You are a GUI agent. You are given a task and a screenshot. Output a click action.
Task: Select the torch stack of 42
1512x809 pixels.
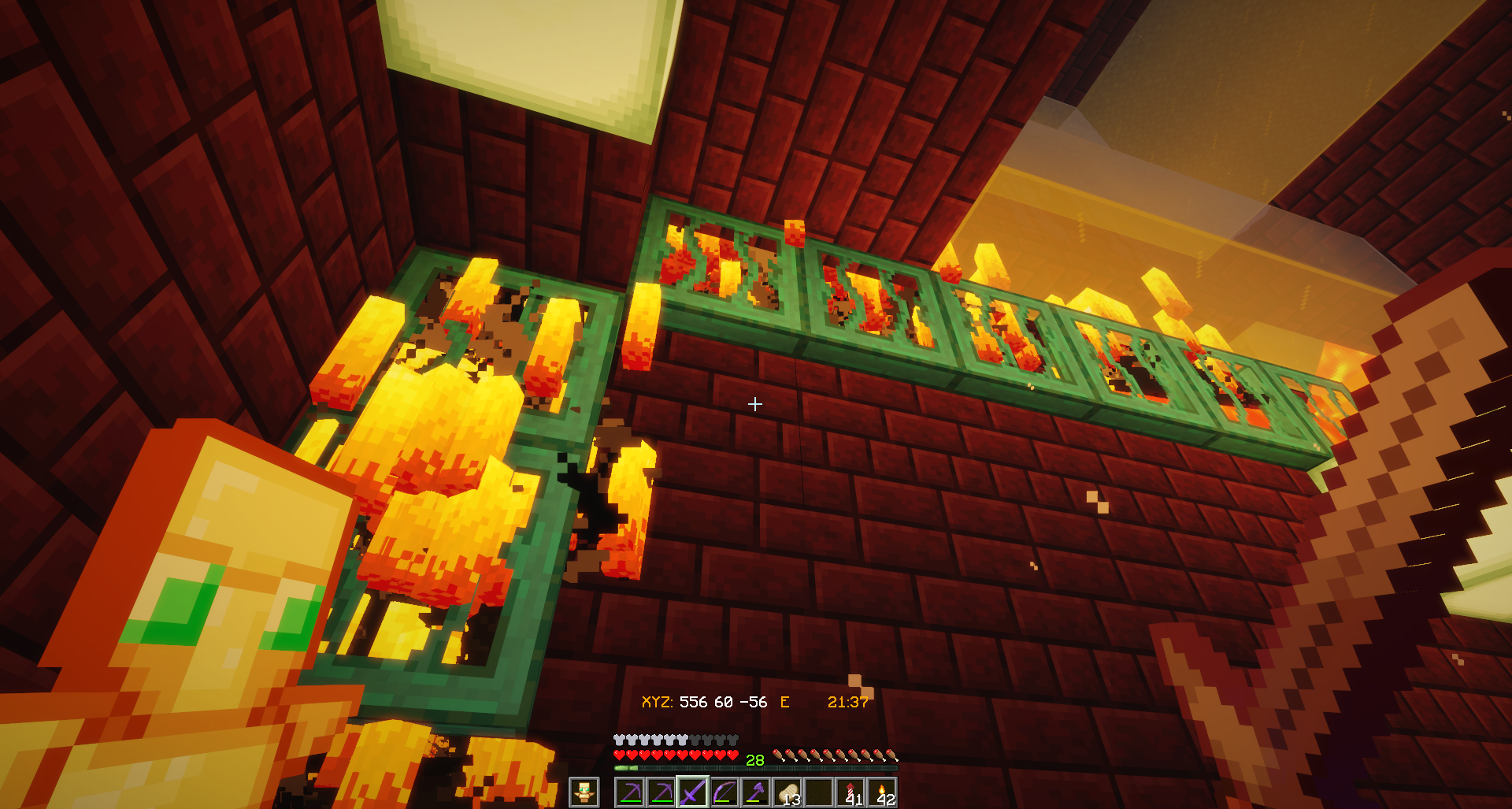click(x=882, y=792)
